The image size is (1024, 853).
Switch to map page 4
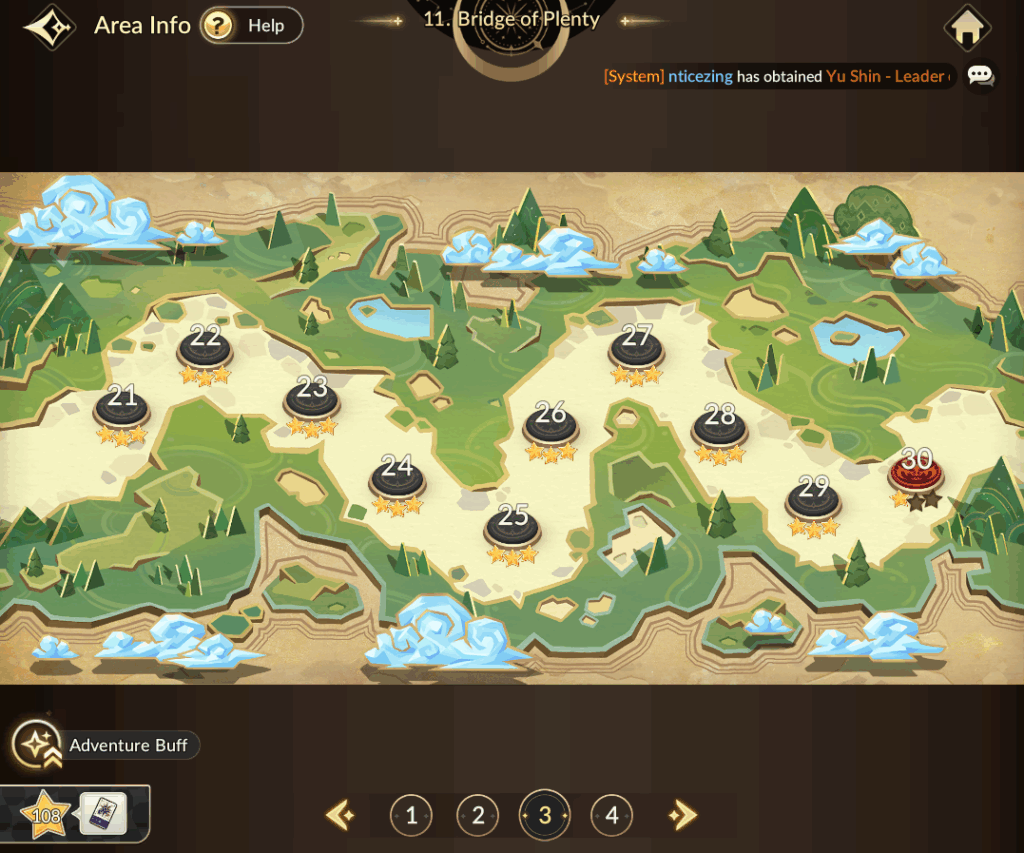(x=611, y=816)
